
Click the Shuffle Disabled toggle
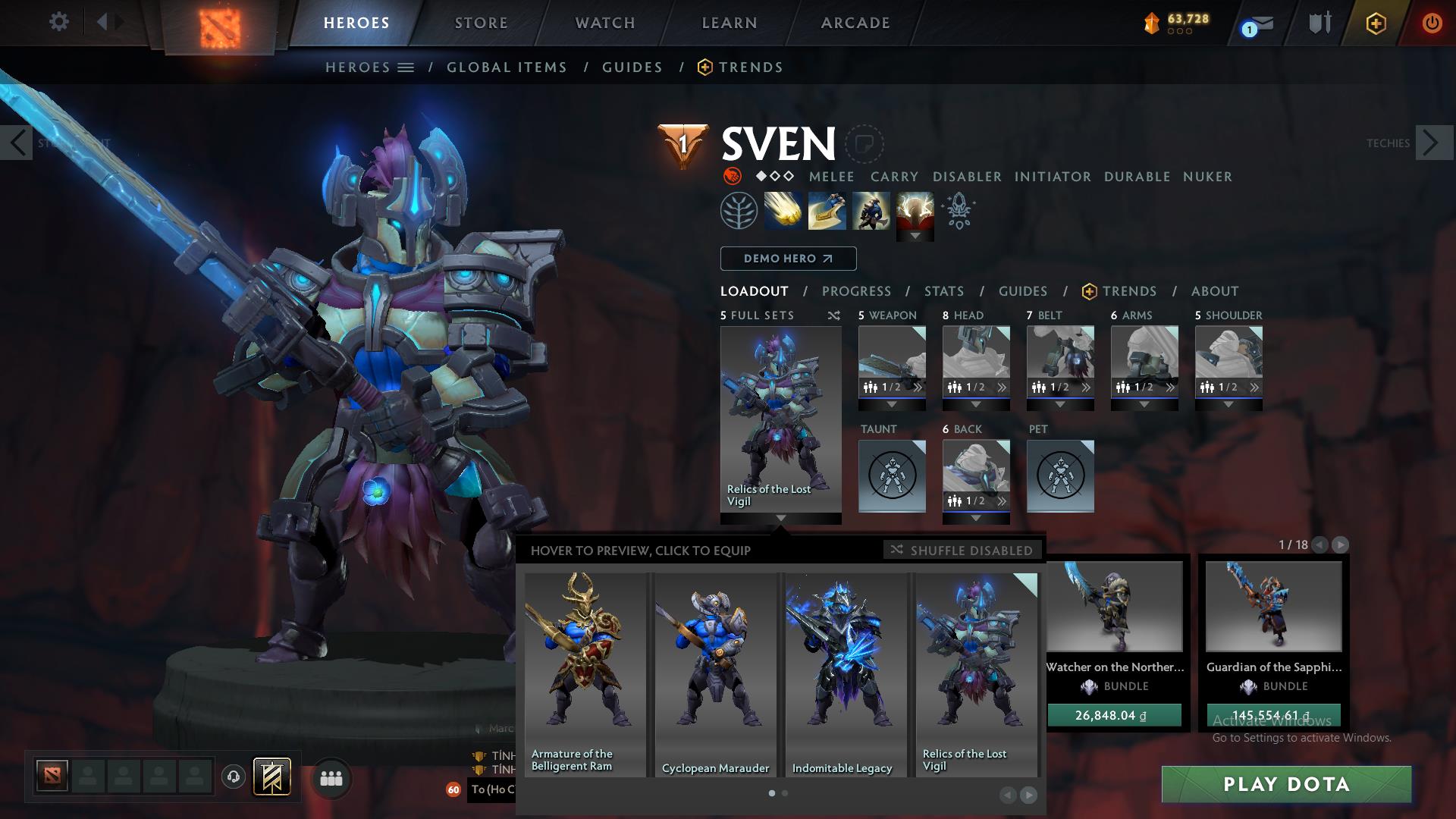click(x=962, y=550)
